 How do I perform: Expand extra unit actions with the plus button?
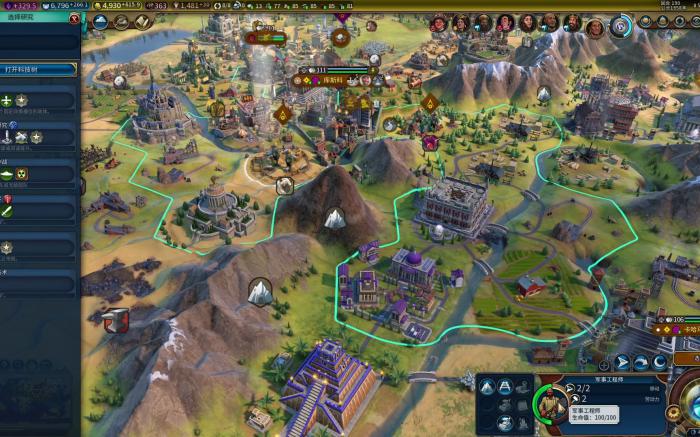[x=604, y=364]
